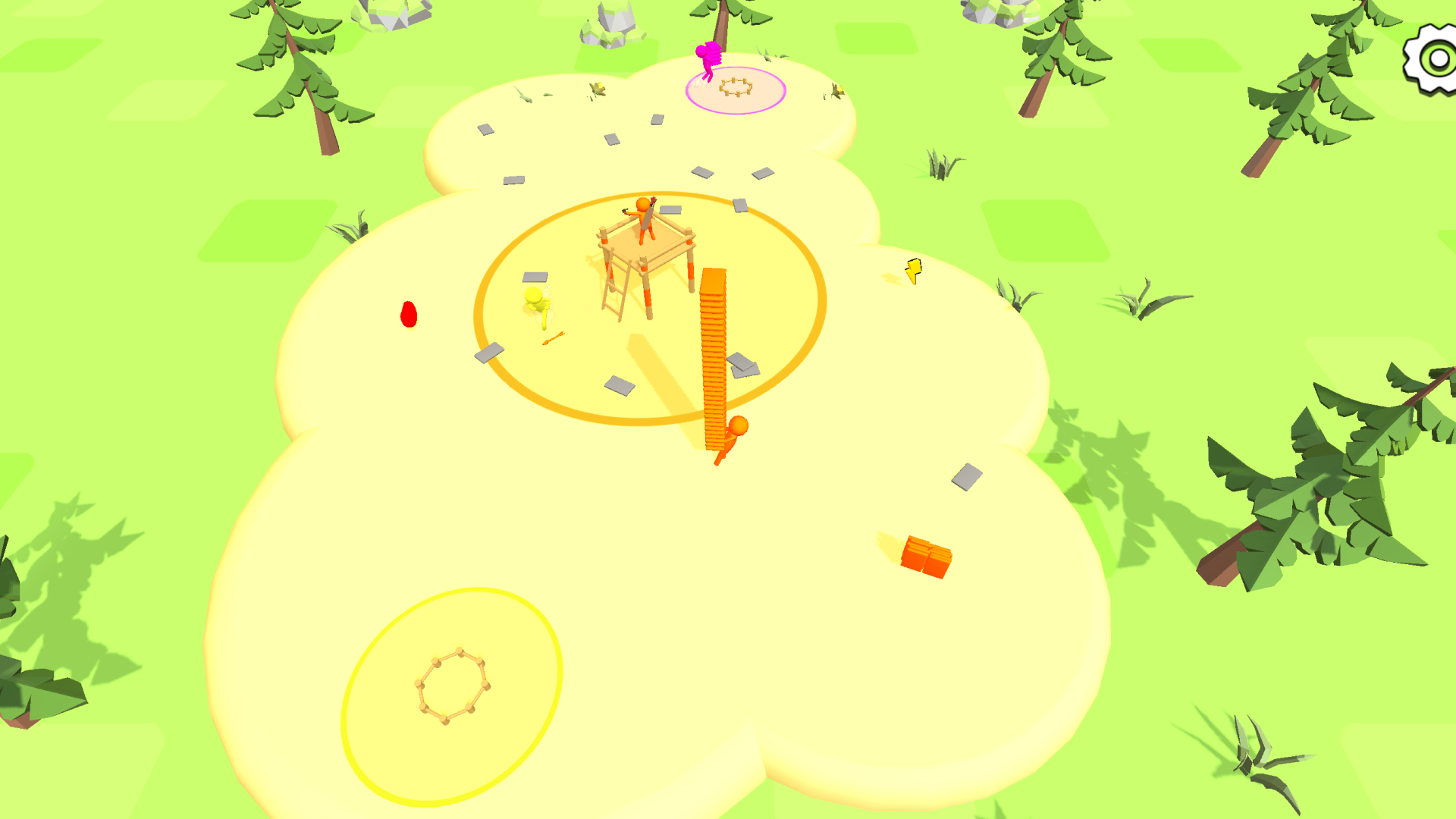
Task: Click the pink circular base zone
Action: [736, 90]
